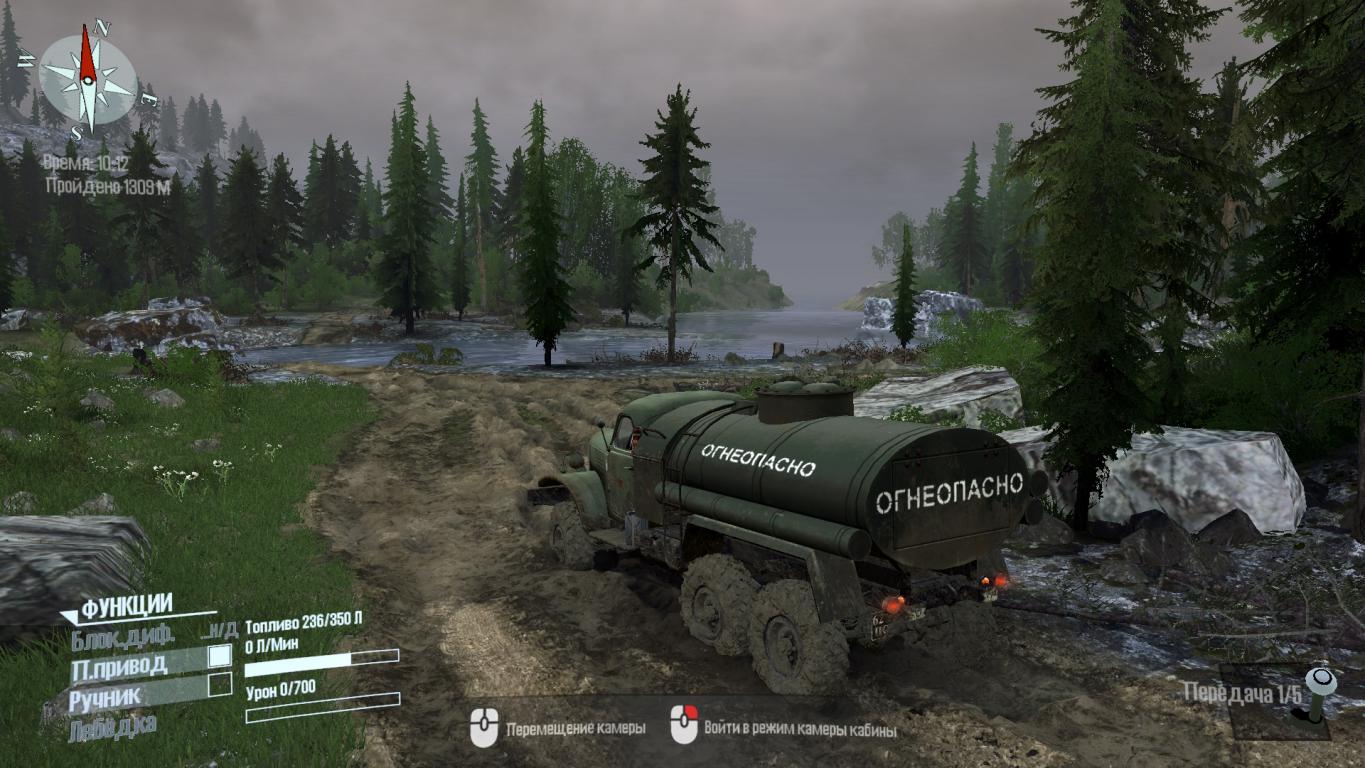Image resolution: width=1365 pixels, height=768 pixels.
Task: Tick the checkbox beside П.привод
Action: [220, 657]
